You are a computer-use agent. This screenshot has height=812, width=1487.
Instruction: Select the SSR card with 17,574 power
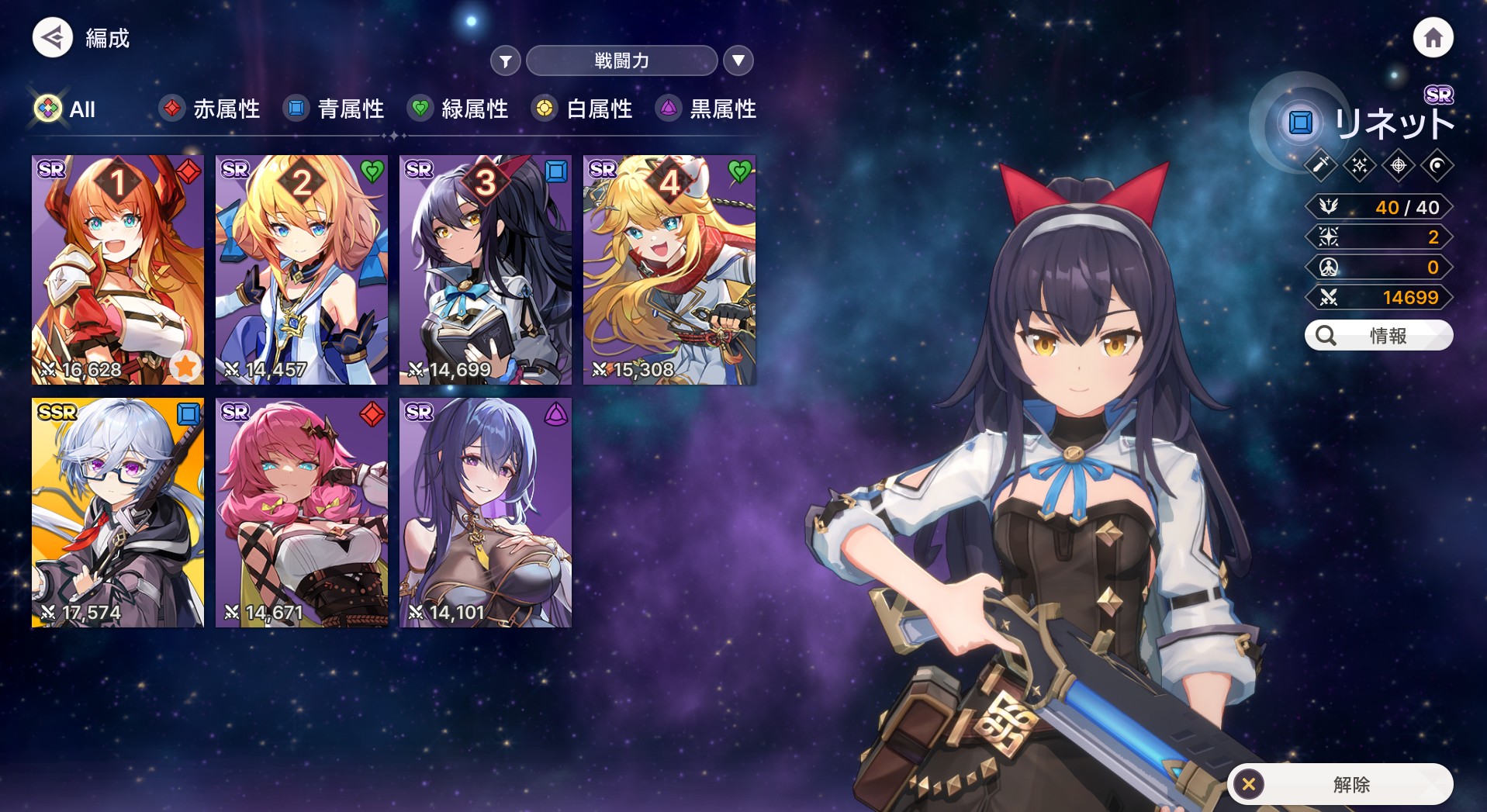point(118,513)
